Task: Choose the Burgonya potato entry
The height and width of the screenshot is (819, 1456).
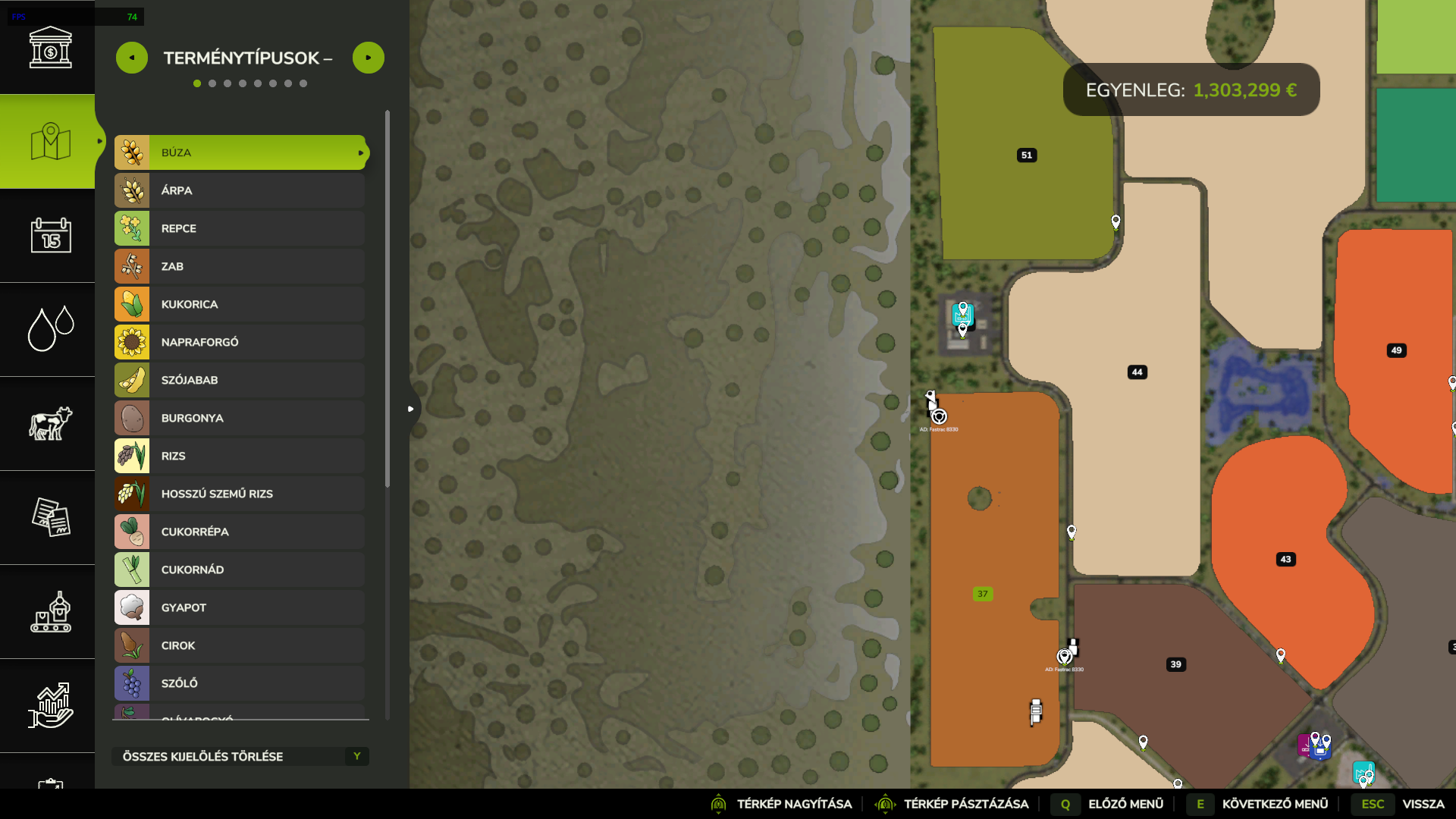Action: coord(240,418)
